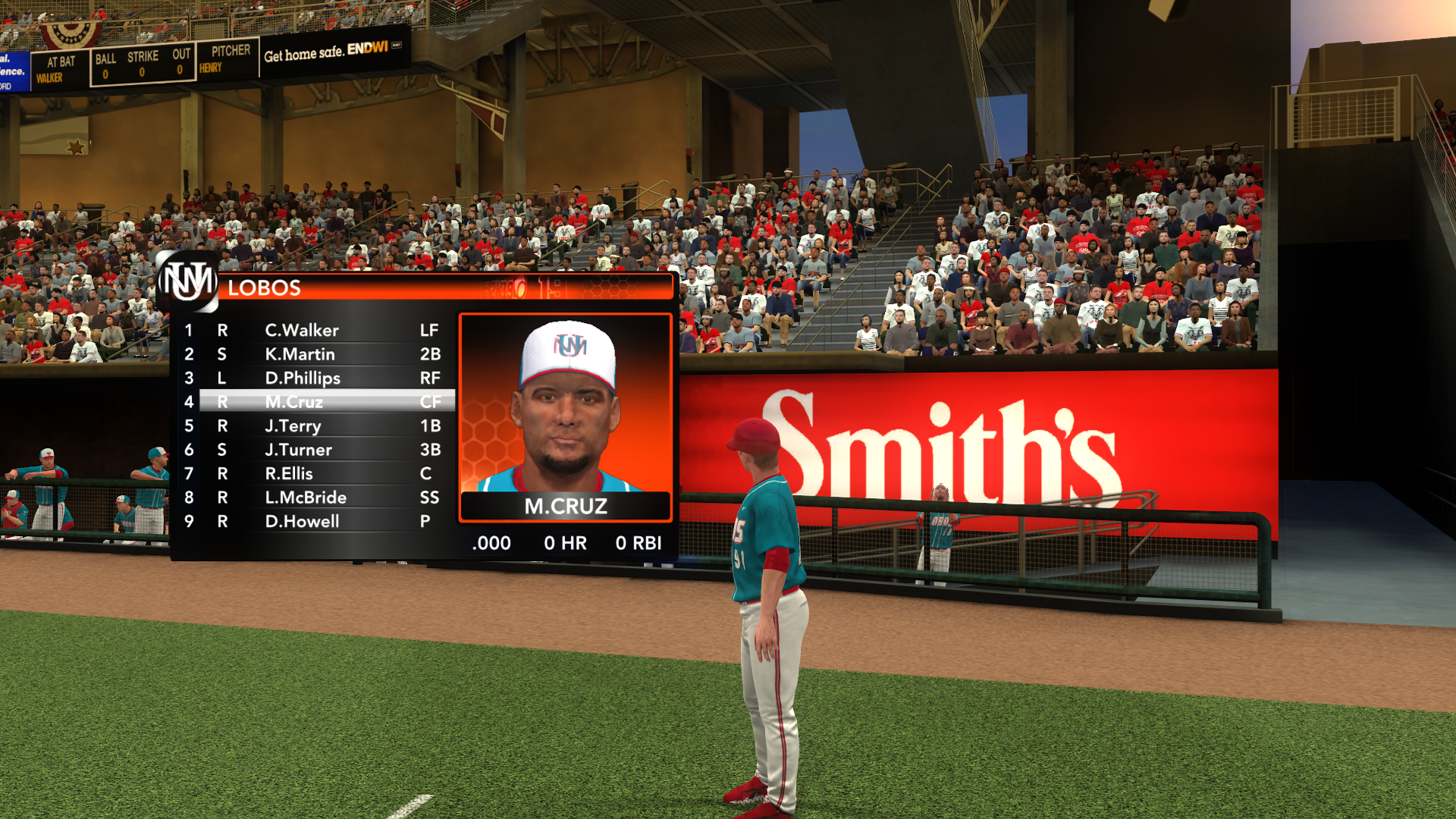
Task: Open the M.Cruz player portrait
Action: (565, 409)
